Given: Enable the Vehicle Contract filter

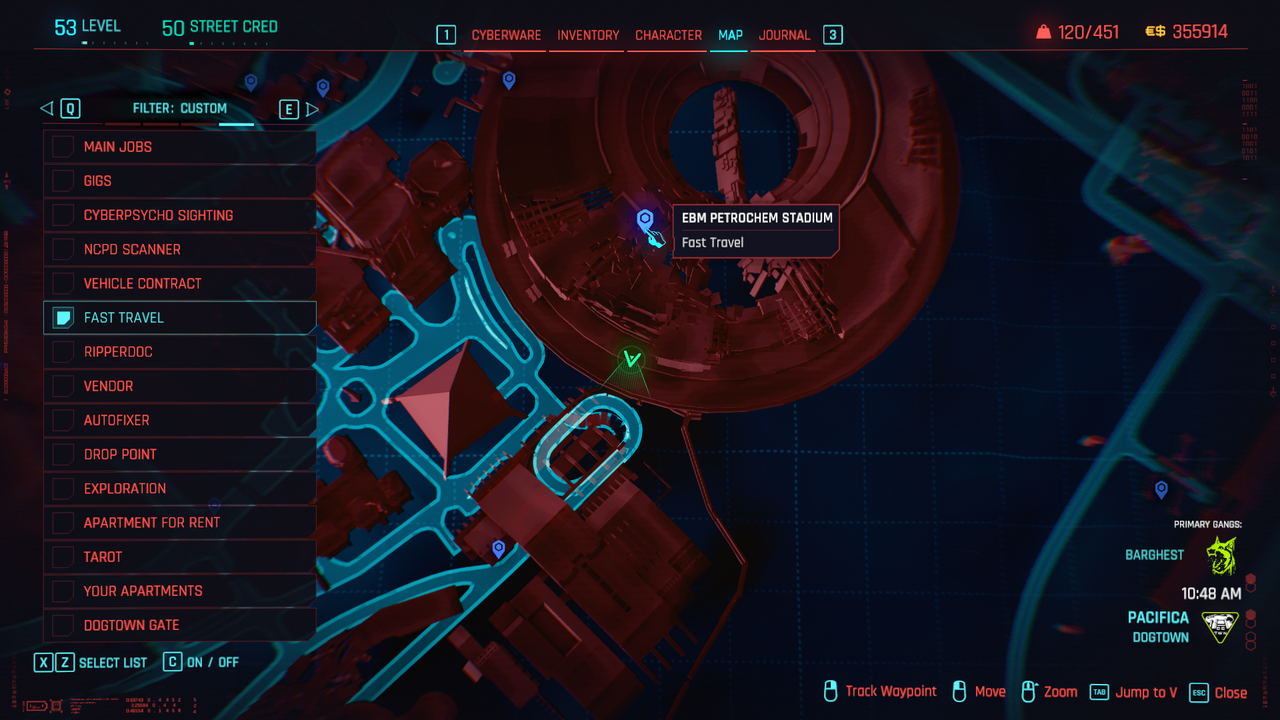Looking at the screenshot, I should point(63,283).
